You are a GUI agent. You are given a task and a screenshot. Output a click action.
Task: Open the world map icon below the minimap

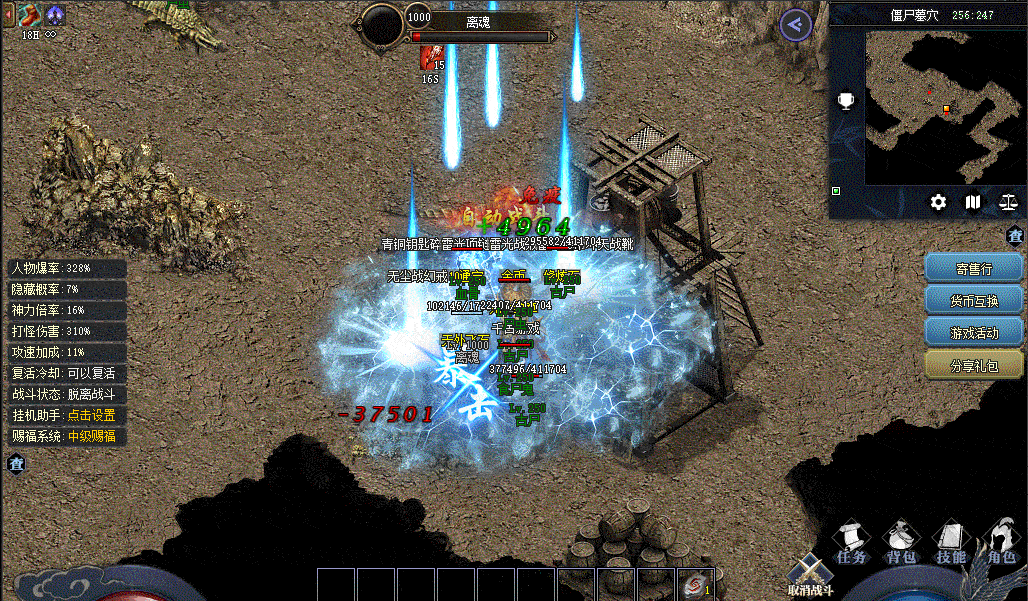[973, 202]
